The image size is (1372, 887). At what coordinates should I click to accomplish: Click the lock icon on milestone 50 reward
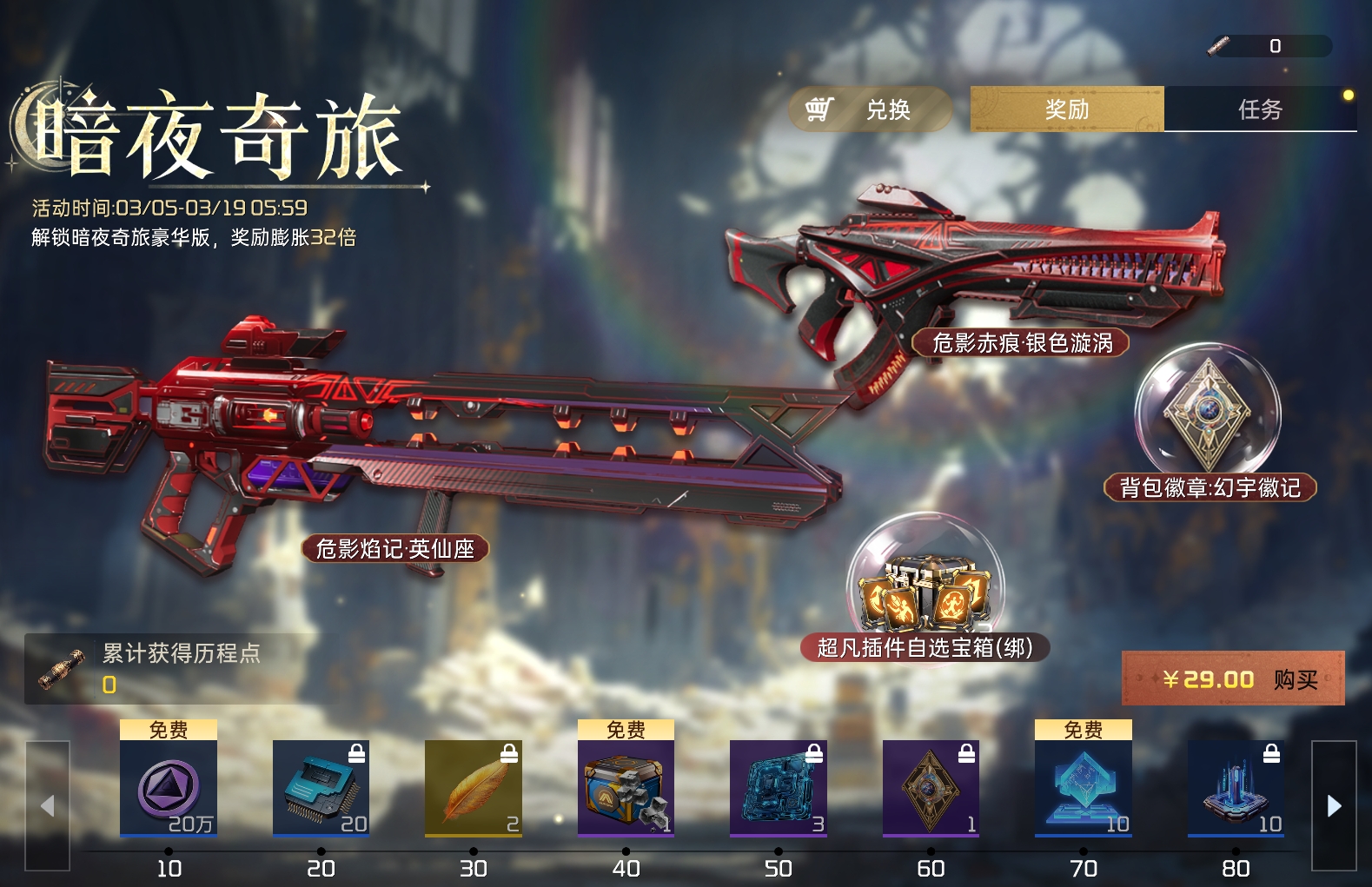[812, 753]
